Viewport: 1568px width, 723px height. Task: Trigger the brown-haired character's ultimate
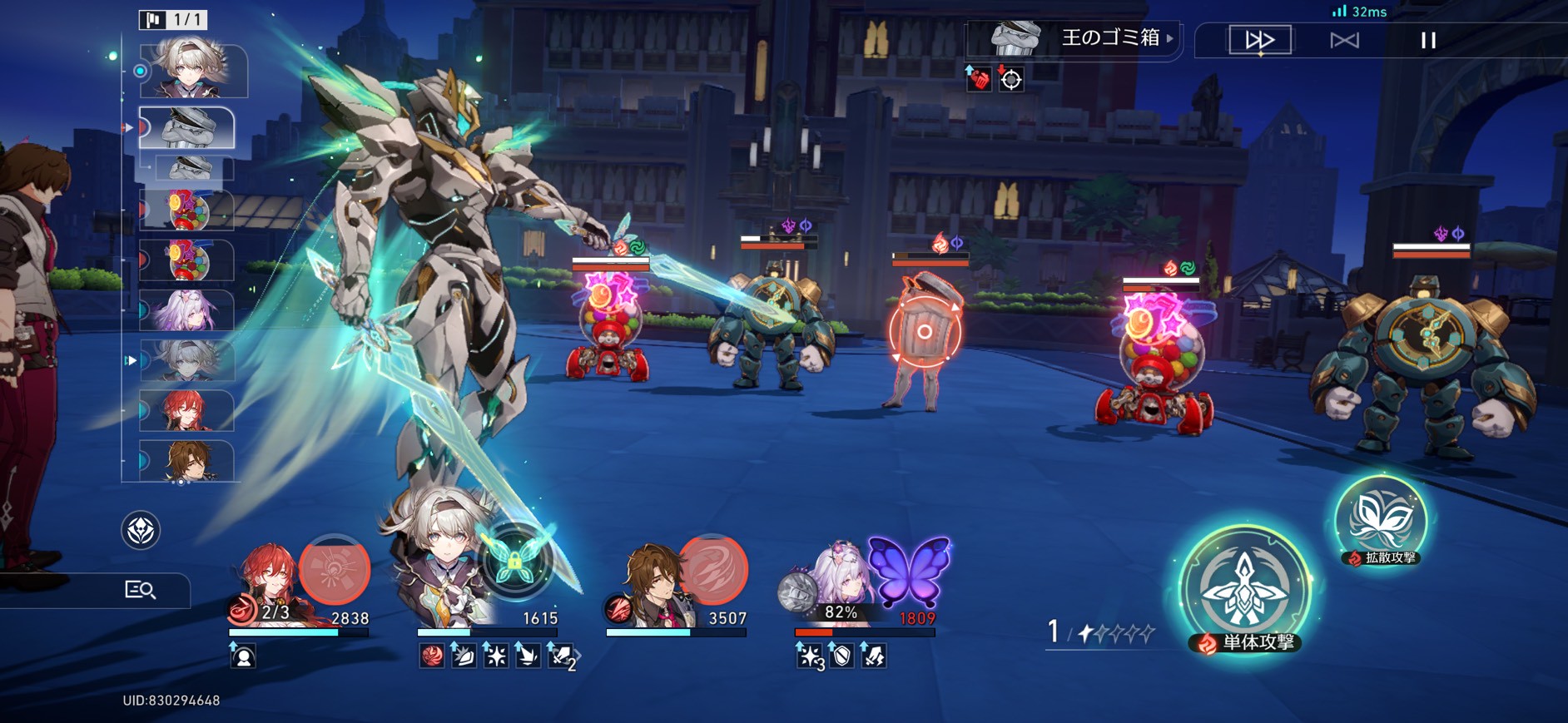point(712,570)
